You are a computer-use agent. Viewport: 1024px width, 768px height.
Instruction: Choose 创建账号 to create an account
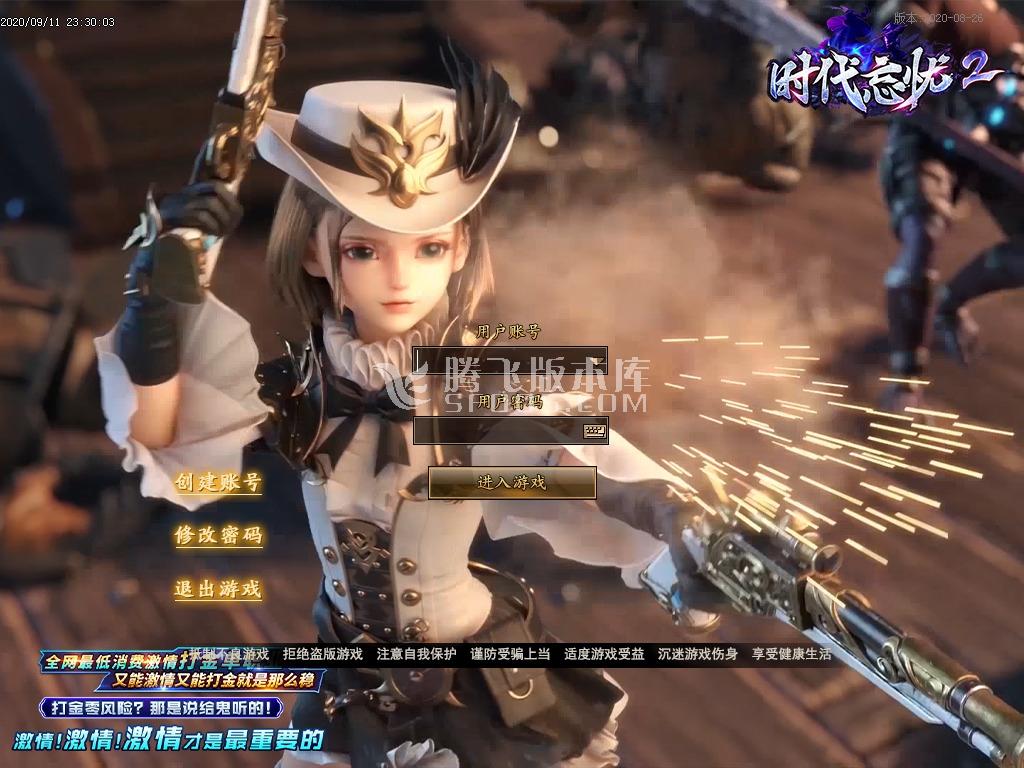pyautogui.click(x=218, y=482)
